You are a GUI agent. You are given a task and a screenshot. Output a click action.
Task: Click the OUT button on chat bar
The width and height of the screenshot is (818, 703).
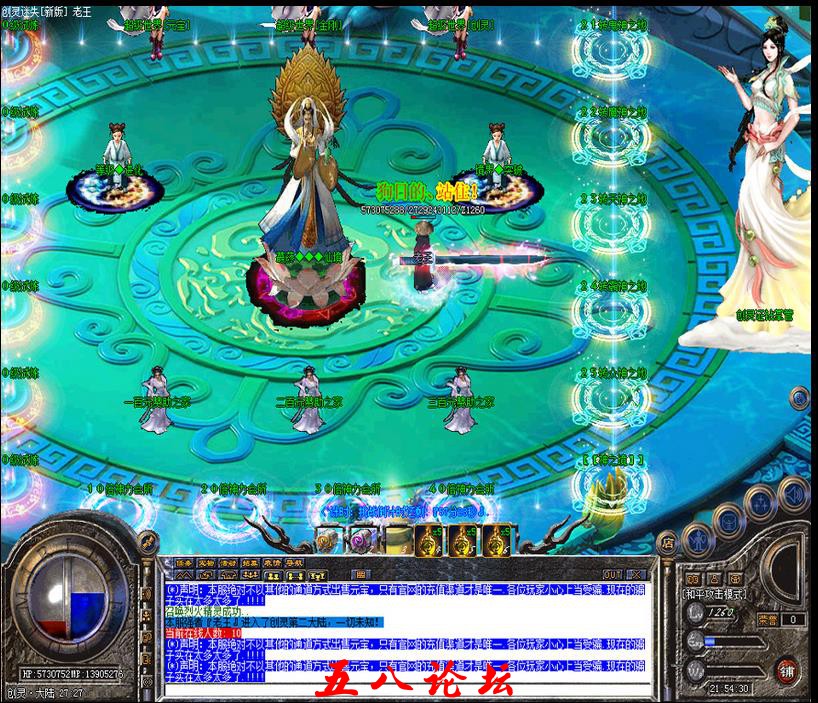pos(612,573)
